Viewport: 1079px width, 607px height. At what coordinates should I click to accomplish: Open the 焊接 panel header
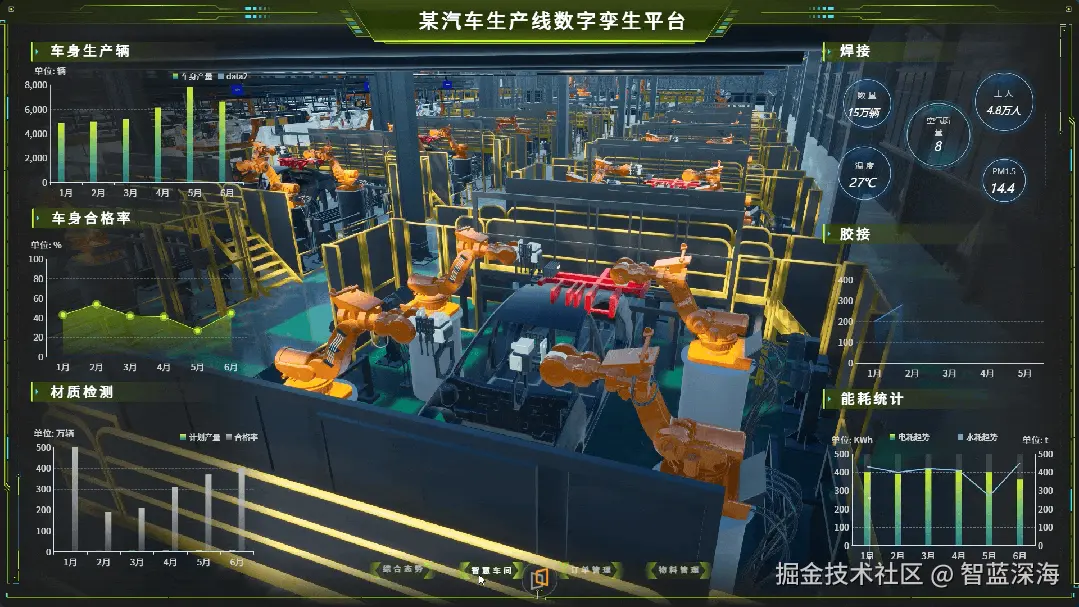(x=854, y=51)
